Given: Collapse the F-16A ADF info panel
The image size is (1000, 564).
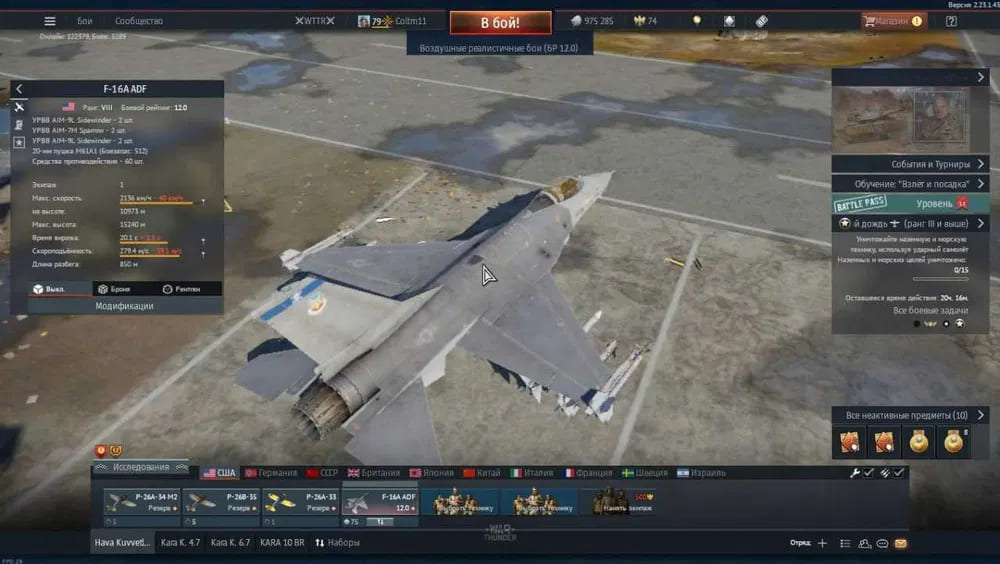Looking at the screenshot, I should (19, 89).
